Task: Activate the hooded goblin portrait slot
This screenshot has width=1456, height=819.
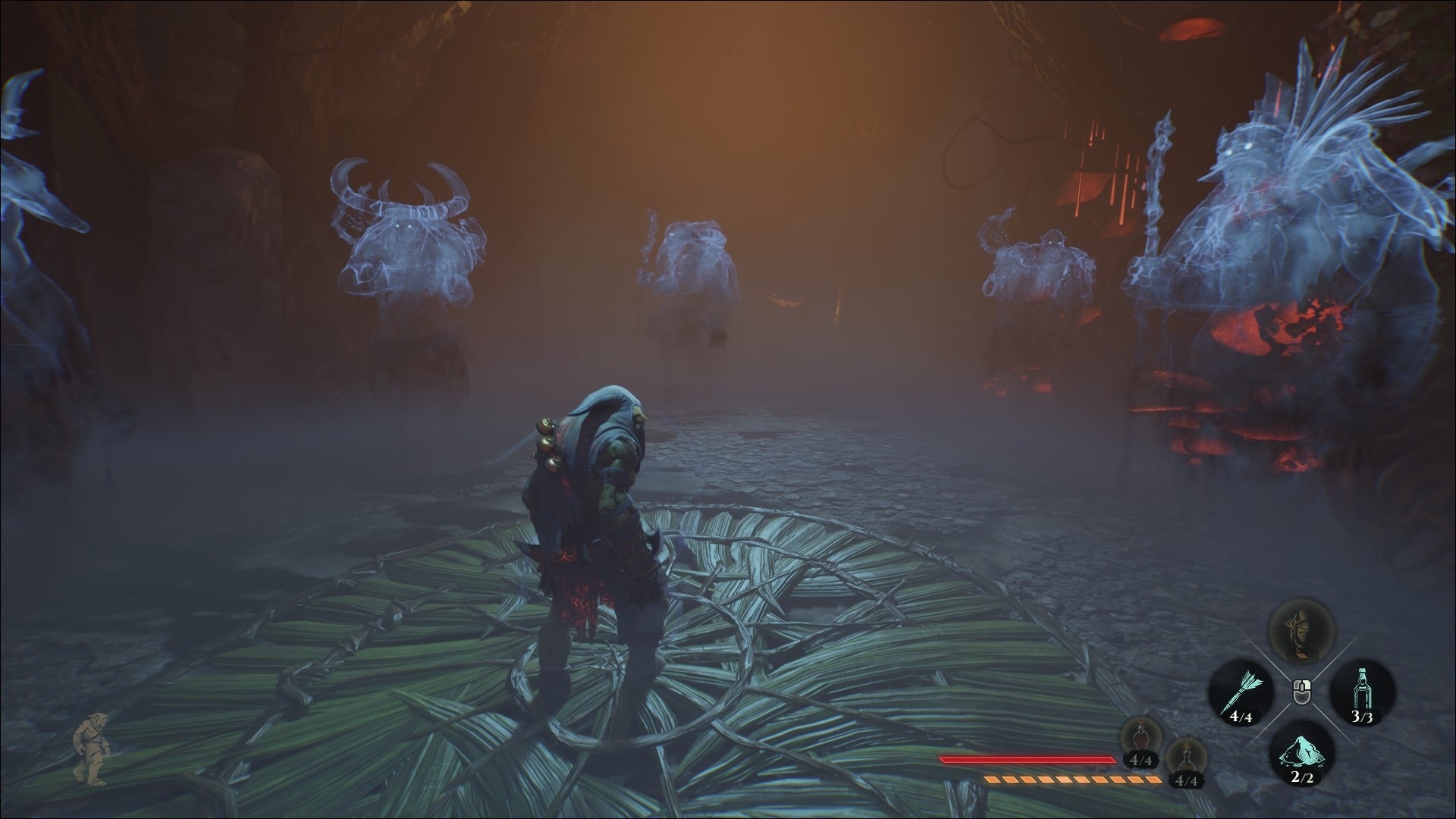Action: point(1302,630)
